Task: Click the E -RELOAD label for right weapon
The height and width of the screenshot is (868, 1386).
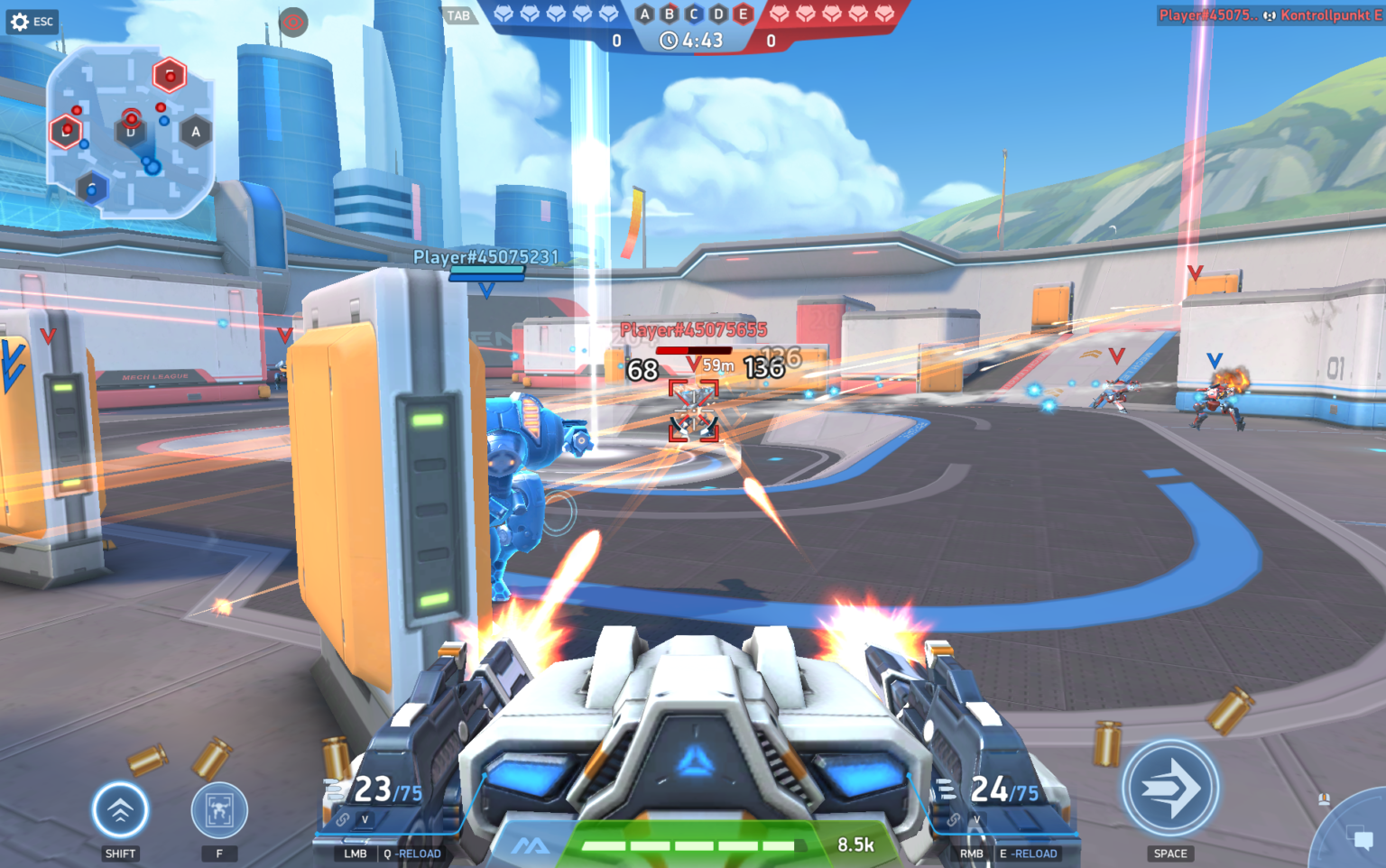Action: (x=1029, y=853)
